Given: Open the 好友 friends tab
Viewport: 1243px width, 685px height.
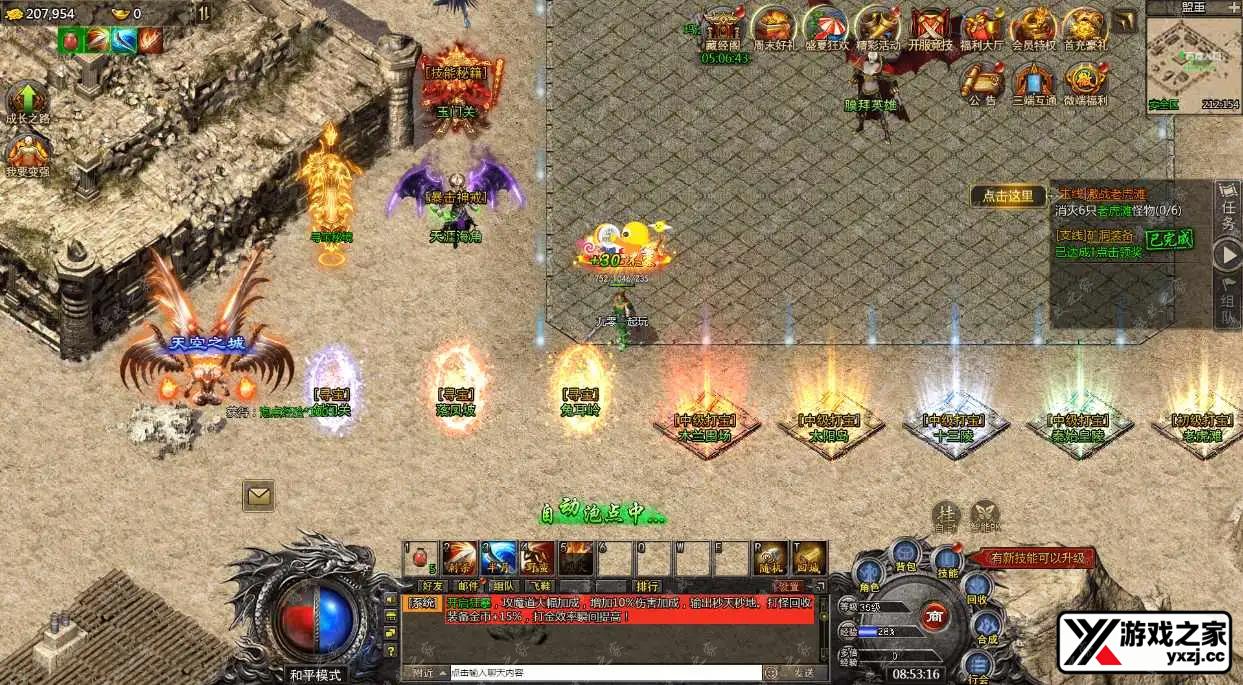Looking at the screenshot, I should (432, 586).
